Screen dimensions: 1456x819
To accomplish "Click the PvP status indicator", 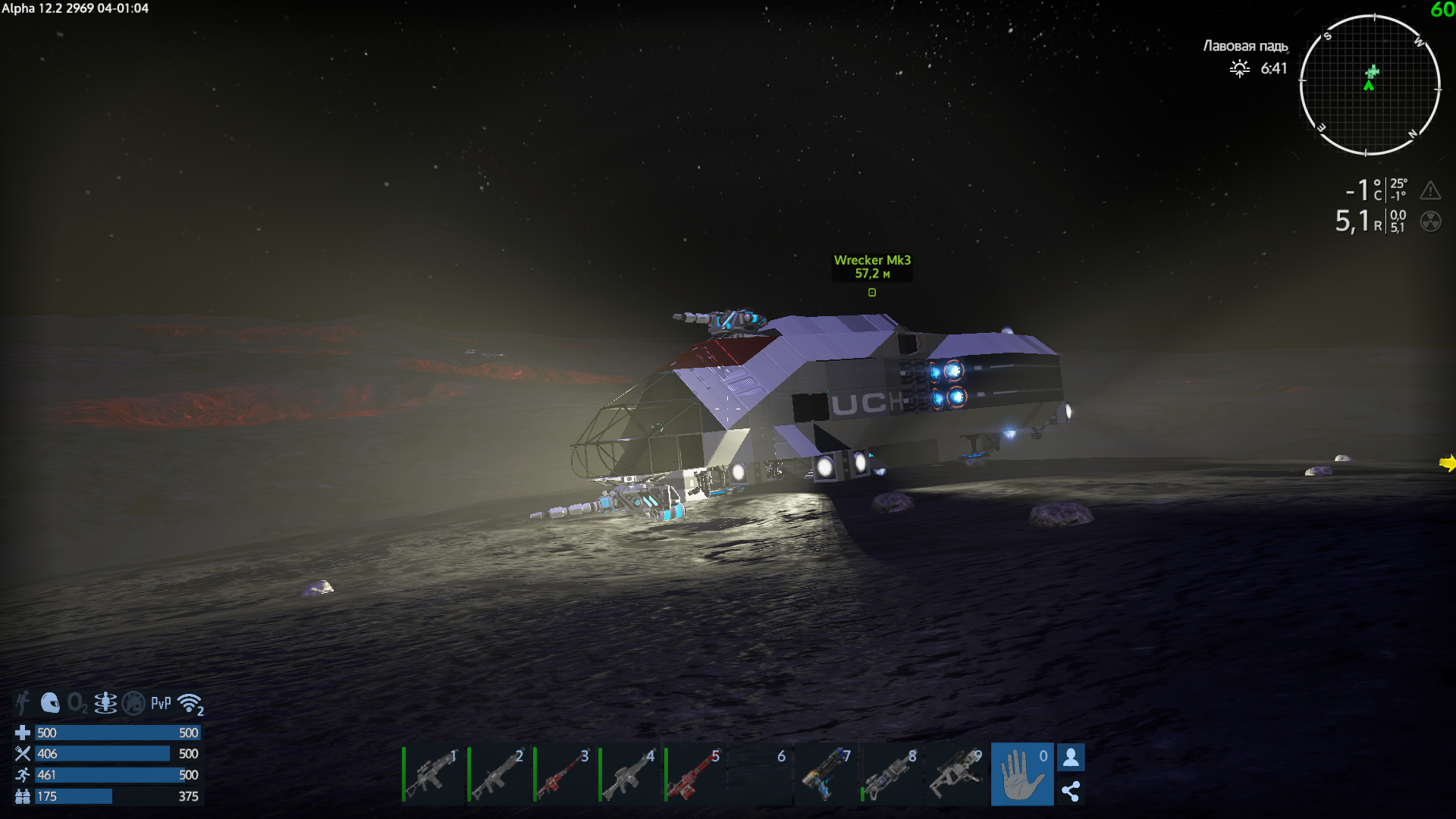I will tap(161, 703).
